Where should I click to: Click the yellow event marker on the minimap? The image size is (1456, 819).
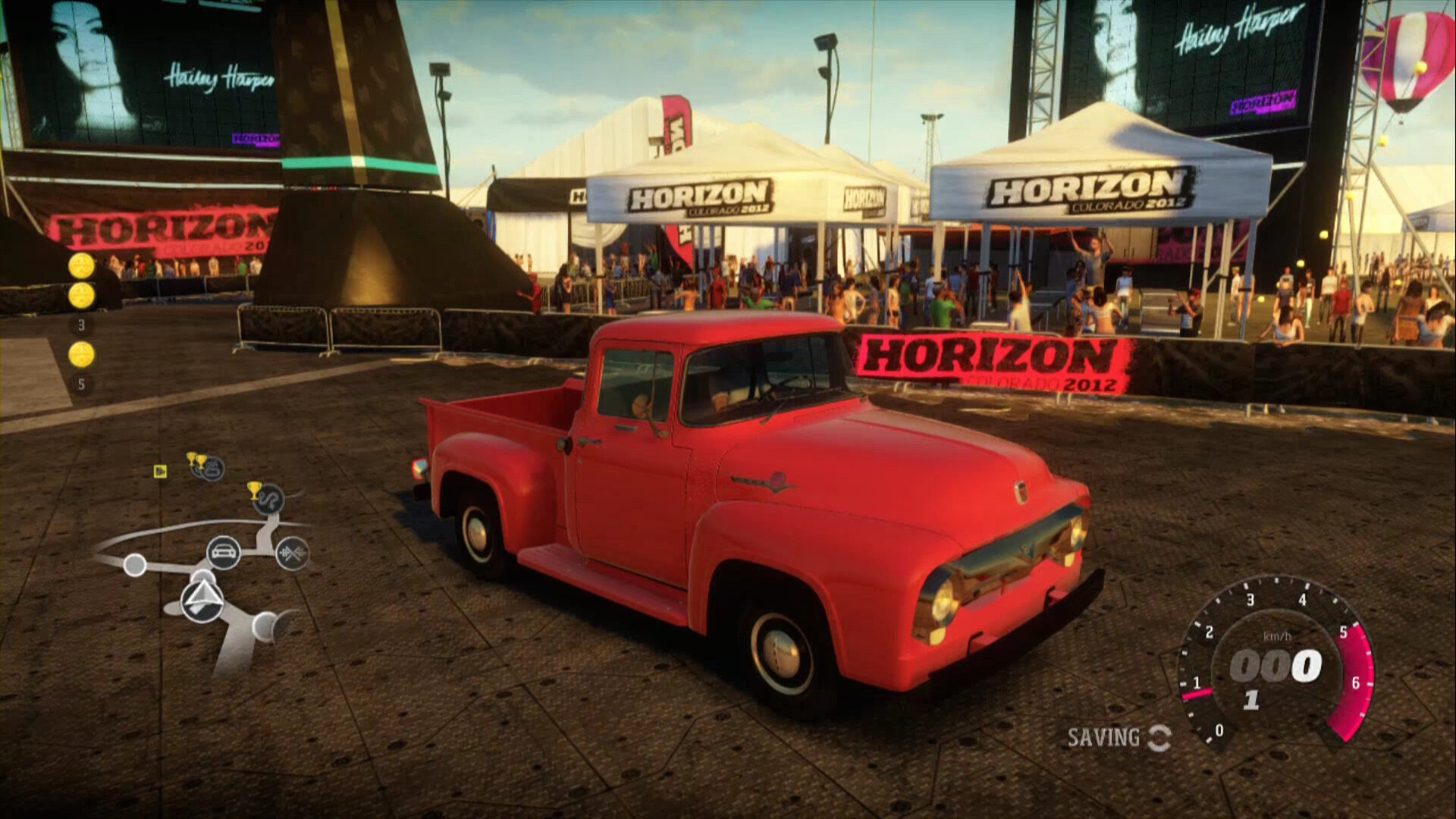(159, 473)
